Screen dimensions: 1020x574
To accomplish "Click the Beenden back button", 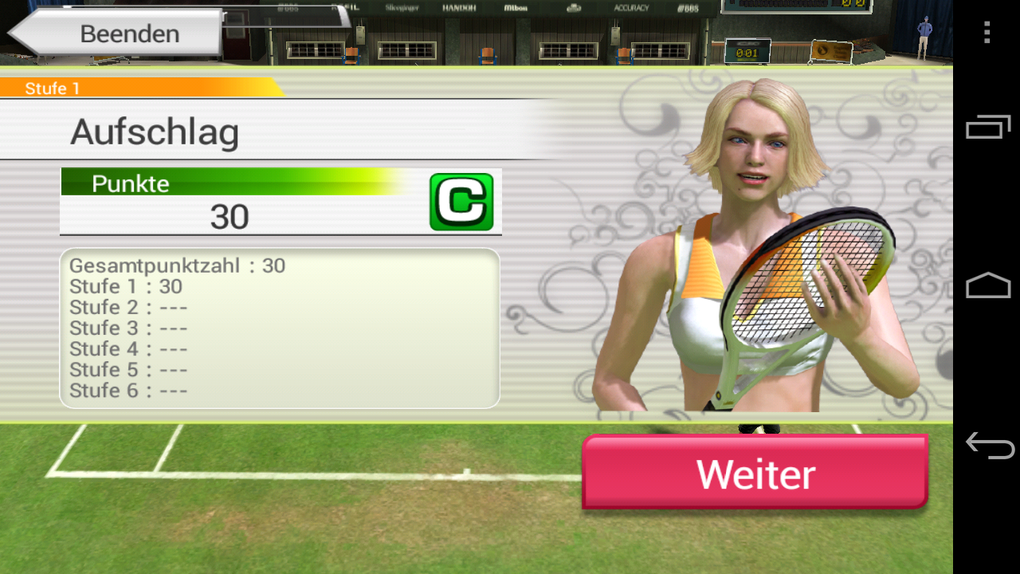I will click(x=116, y=33).
